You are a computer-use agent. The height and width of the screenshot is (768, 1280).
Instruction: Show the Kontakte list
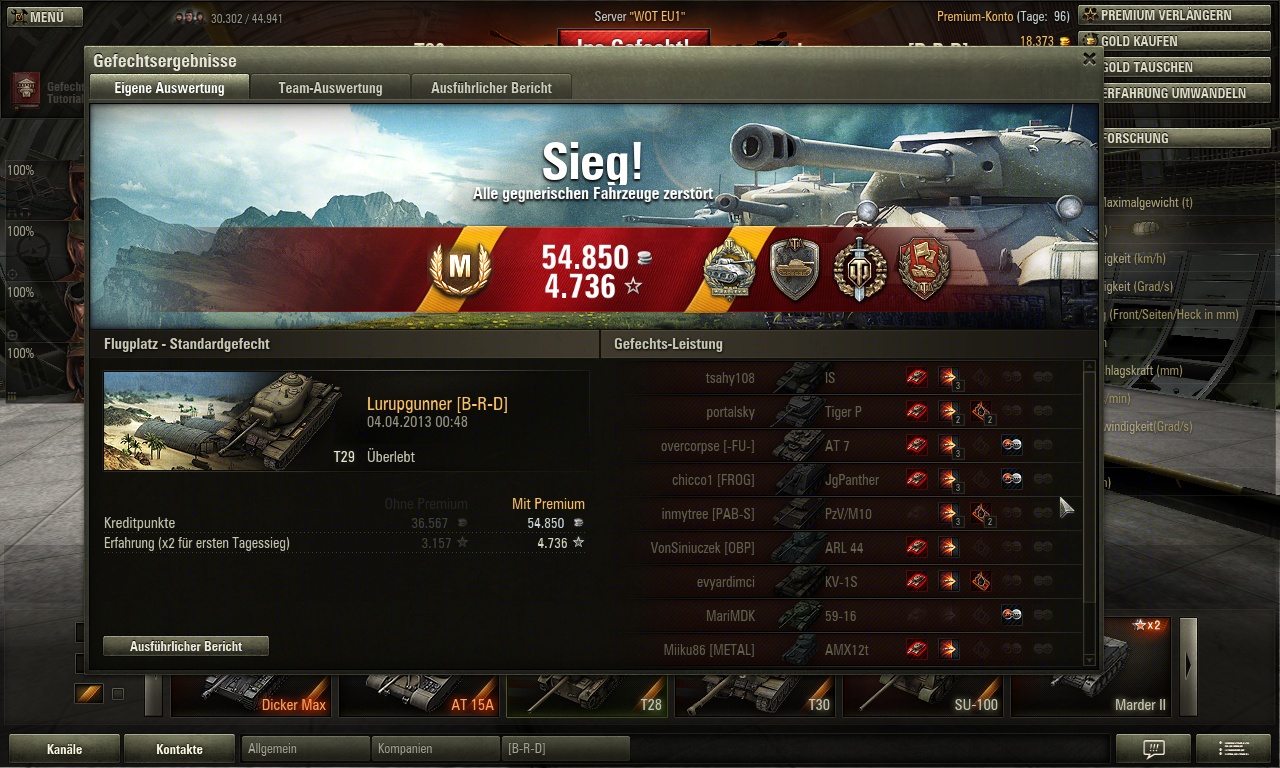[x=179, y=749]
